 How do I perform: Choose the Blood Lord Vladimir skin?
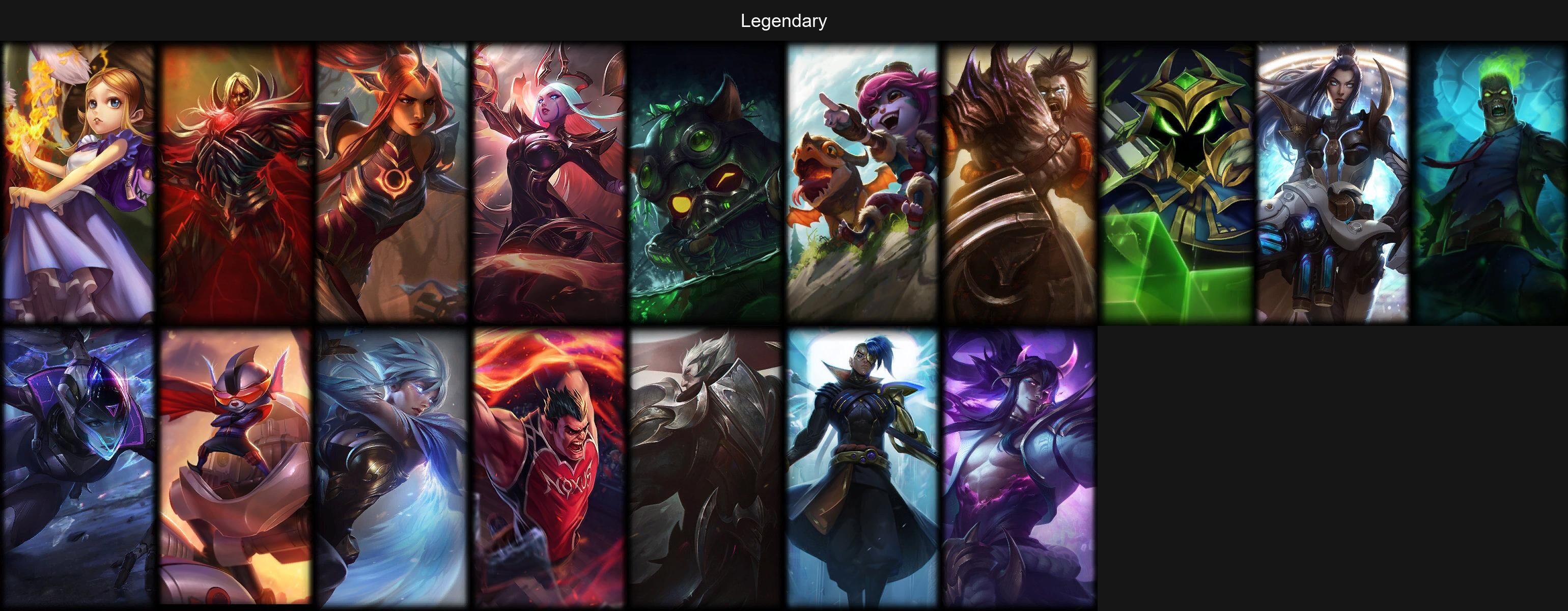[x=236, y=183]
